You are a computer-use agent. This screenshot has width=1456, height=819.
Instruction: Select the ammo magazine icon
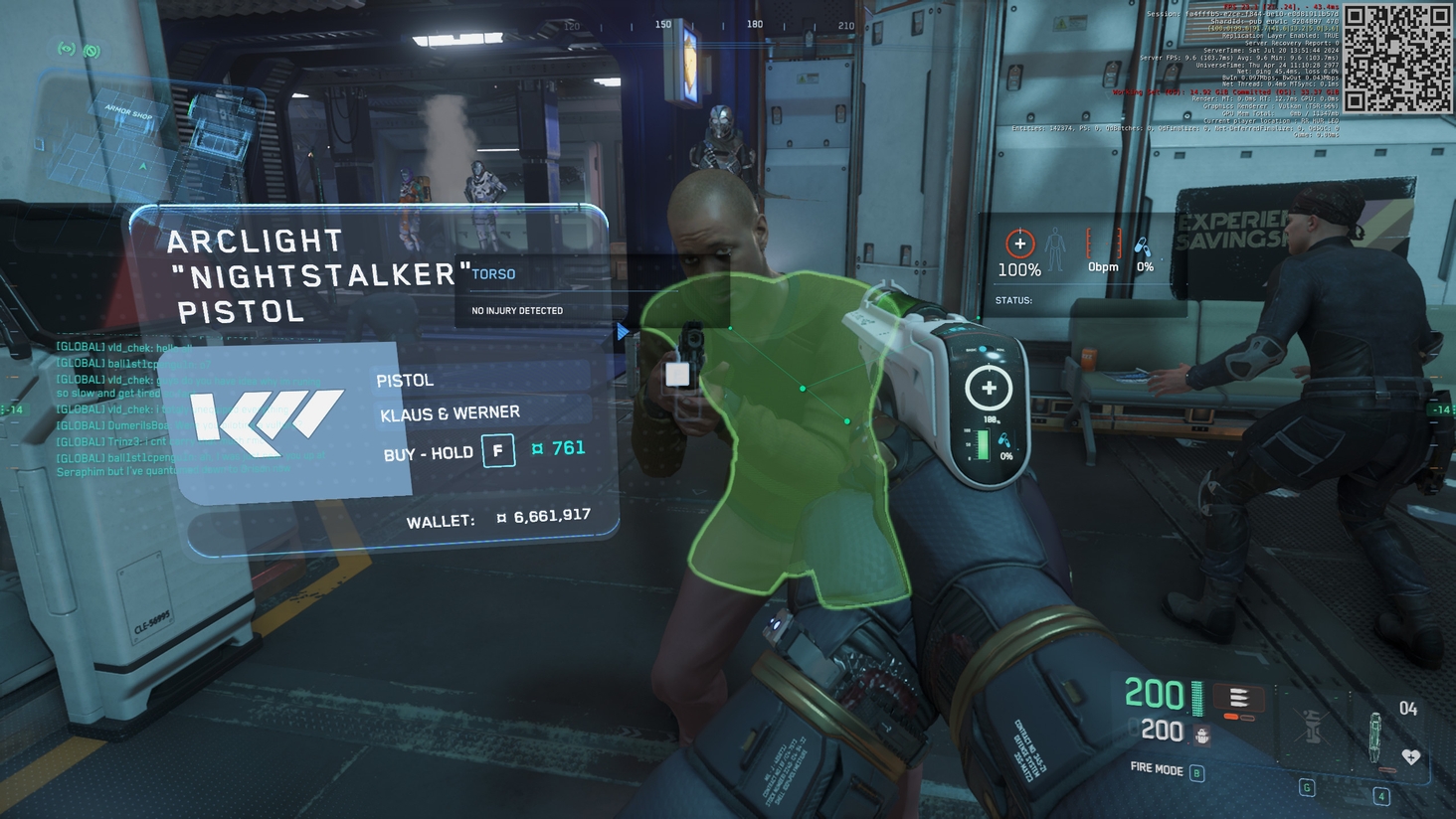tap(1238, 698)
